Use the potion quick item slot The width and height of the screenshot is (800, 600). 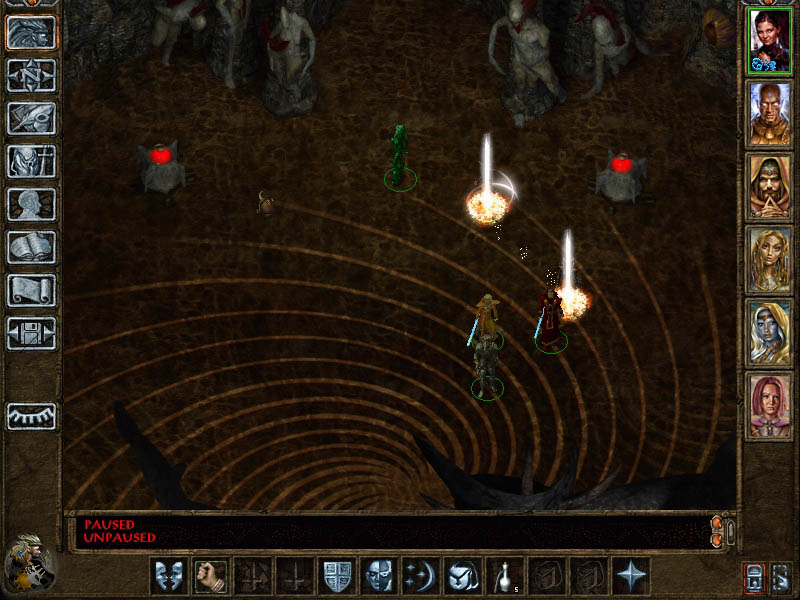(x=504, y=576)
